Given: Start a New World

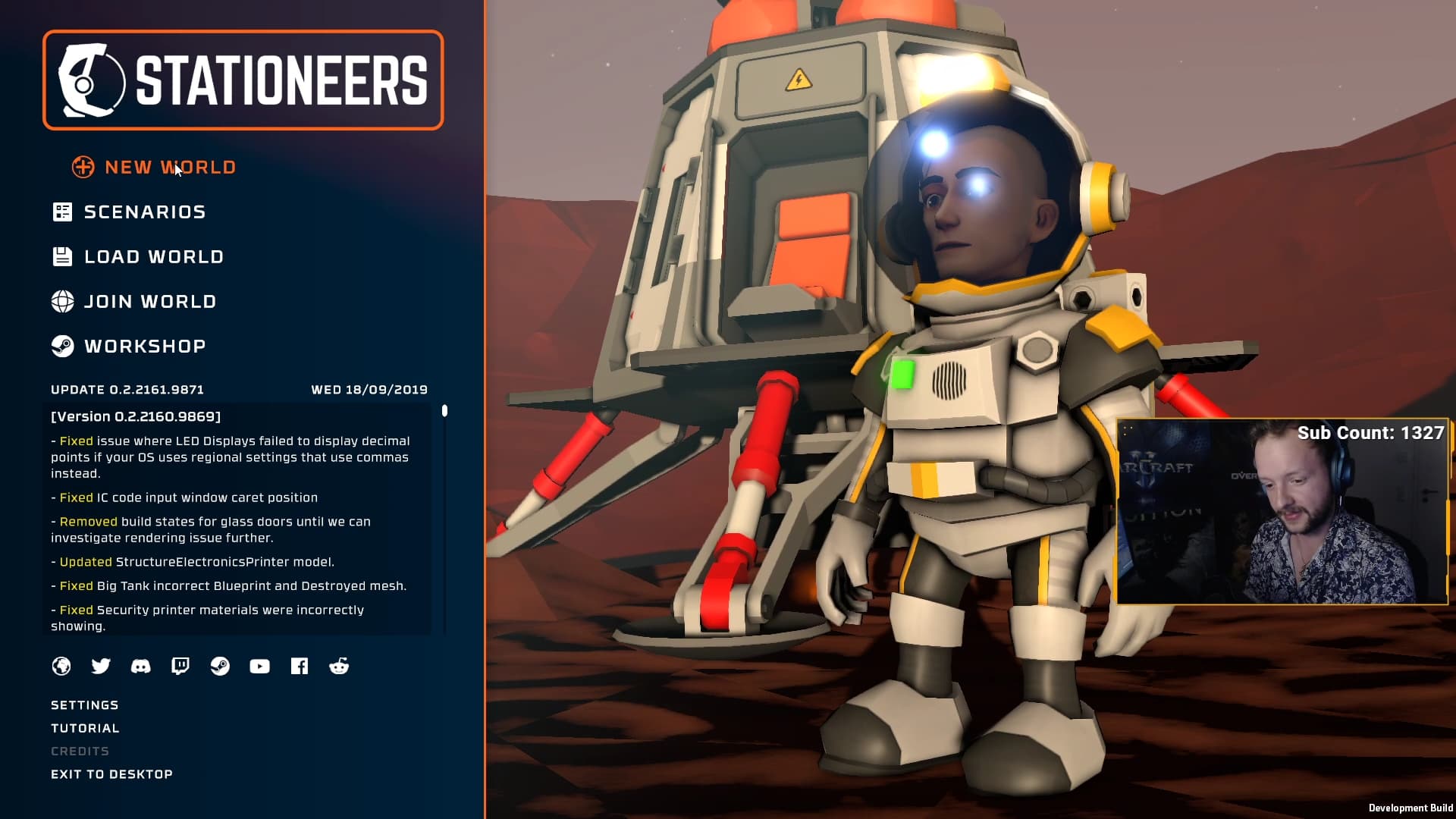Looking at the screenshot, I should tap(169, 168).
